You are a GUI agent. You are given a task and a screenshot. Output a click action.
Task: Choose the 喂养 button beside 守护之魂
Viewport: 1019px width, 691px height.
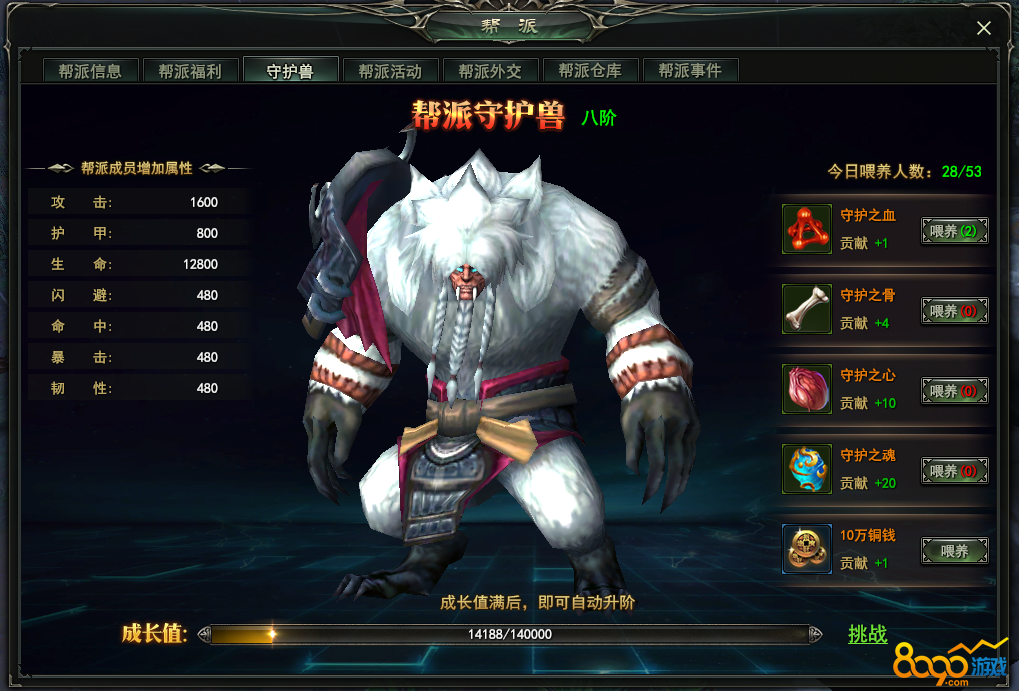click(954, 471)
